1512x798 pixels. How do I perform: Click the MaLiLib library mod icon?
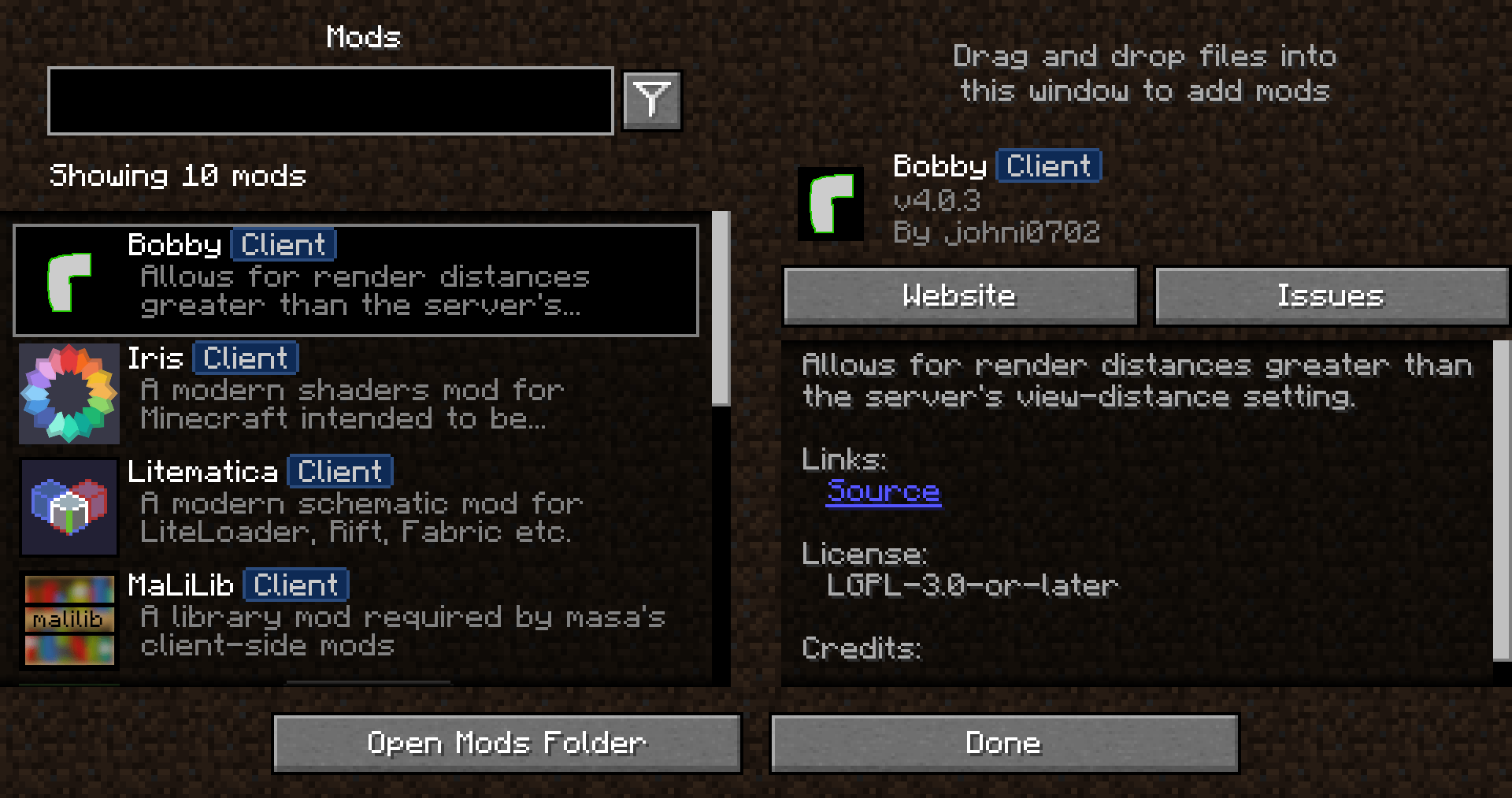[69, 621]
